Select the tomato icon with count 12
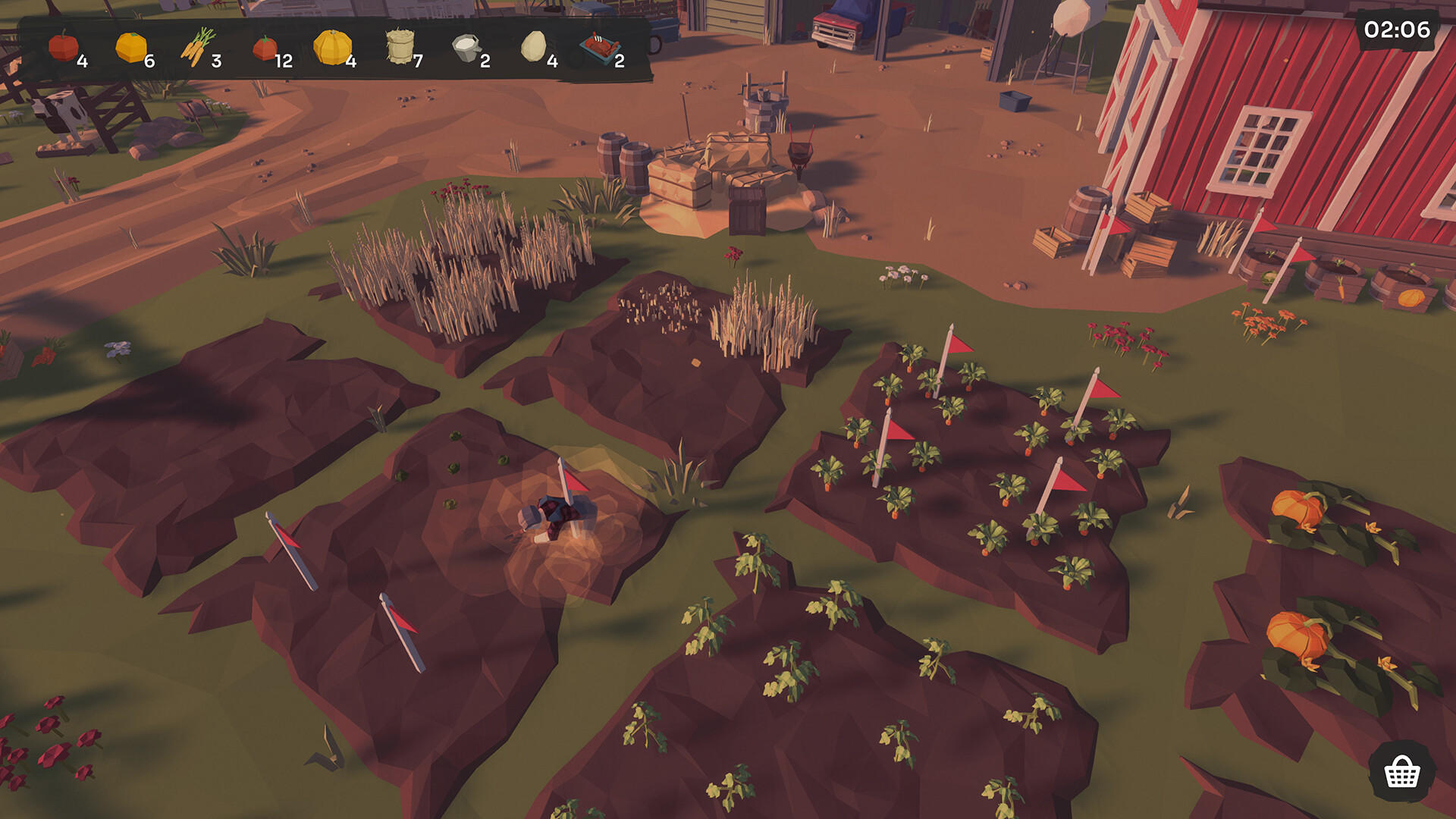The image size is (1456, 819). (x=264, y=48)
